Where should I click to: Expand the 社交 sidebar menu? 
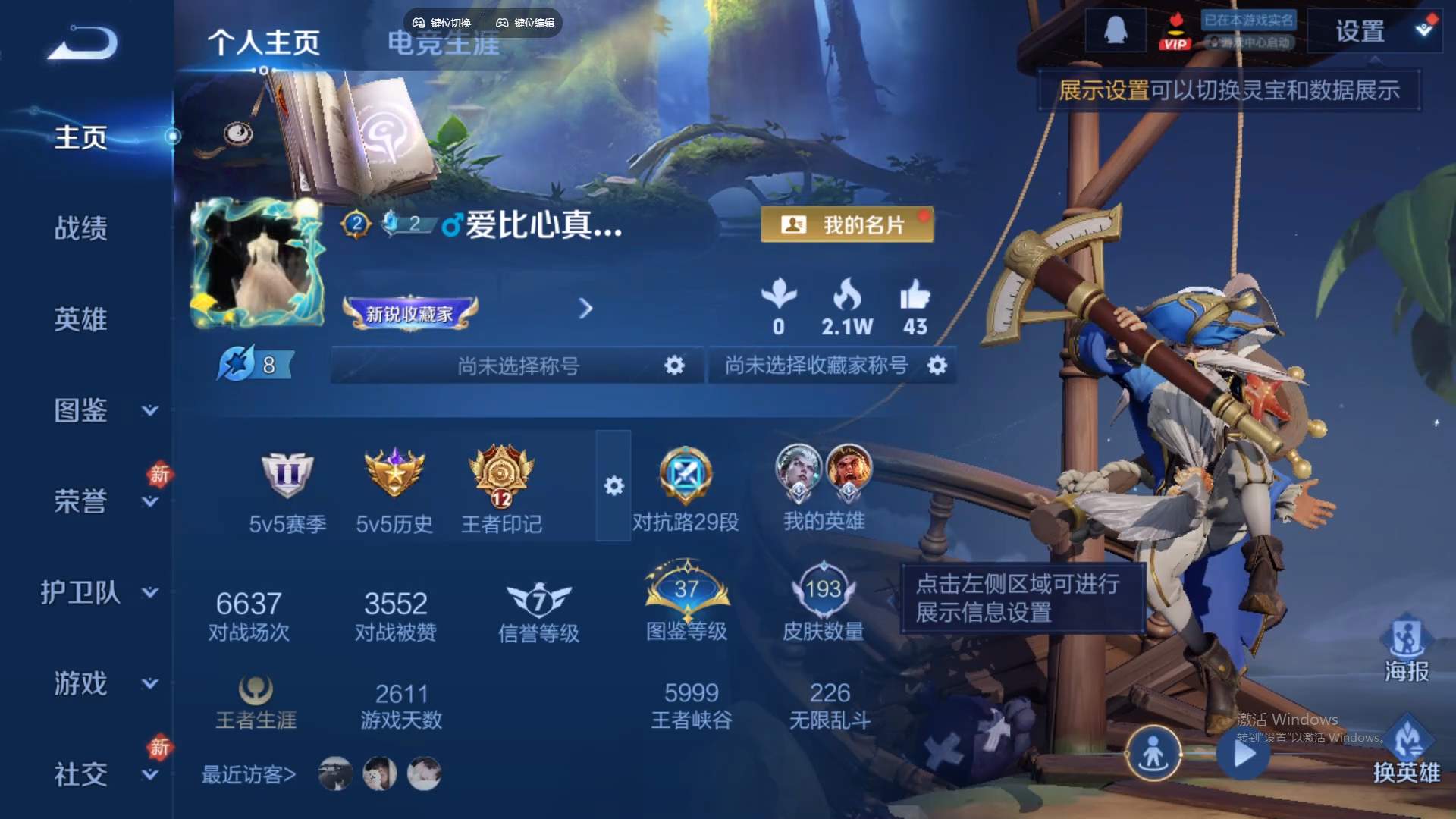coord(81,775)
